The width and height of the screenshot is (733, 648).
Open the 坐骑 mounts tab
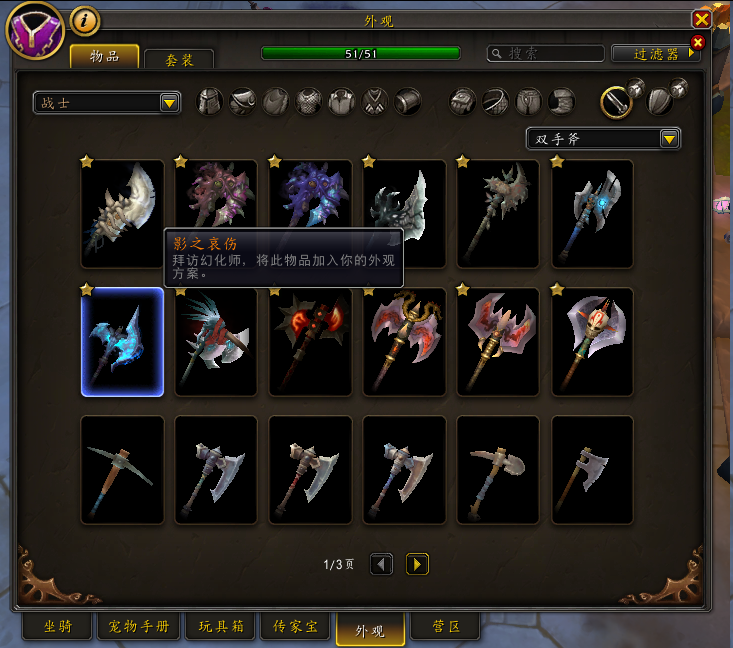[x=59, y=627]
